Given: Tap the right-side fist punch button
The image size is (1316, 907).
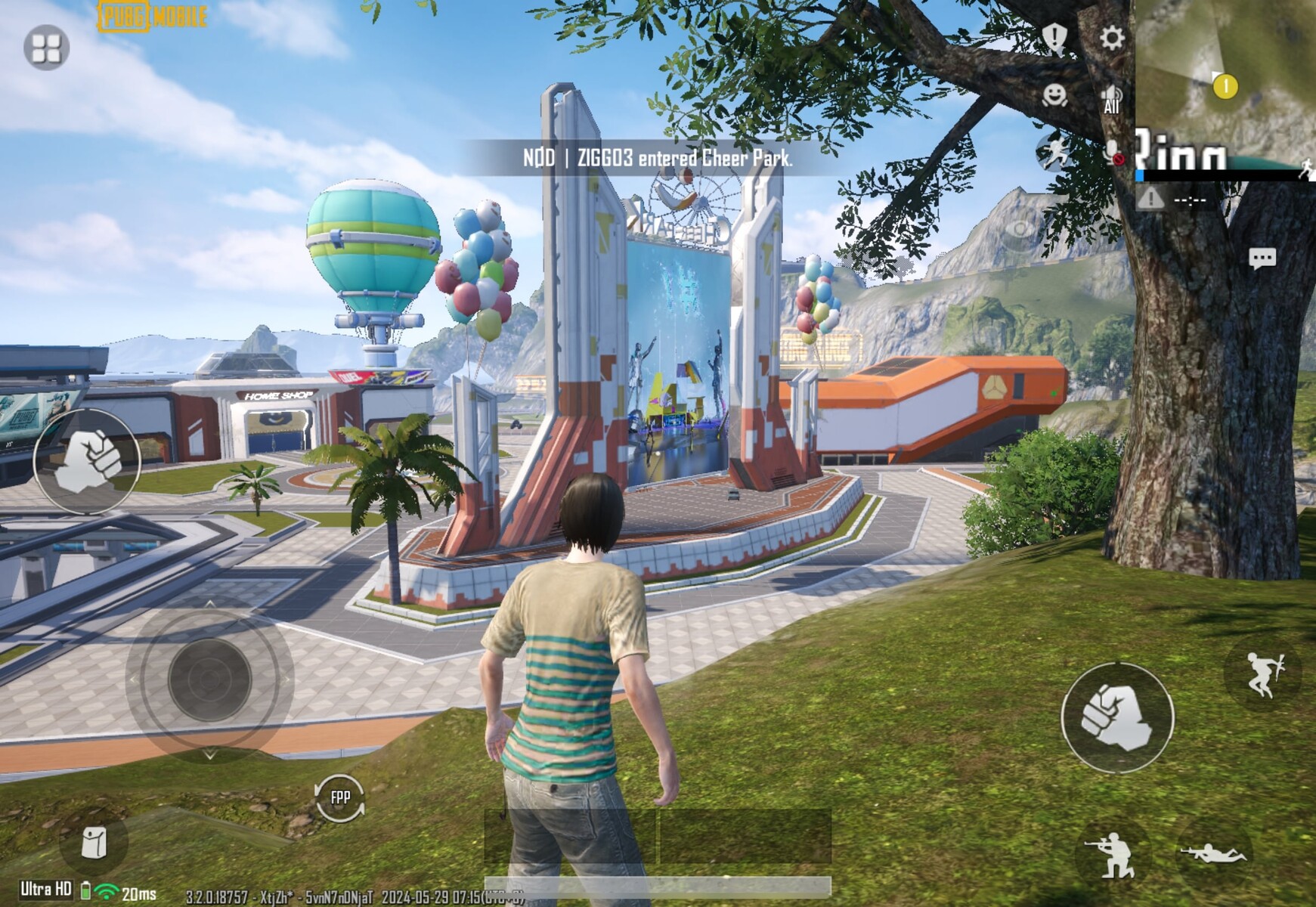Looking at the screenshot, I should point(1117,717).
